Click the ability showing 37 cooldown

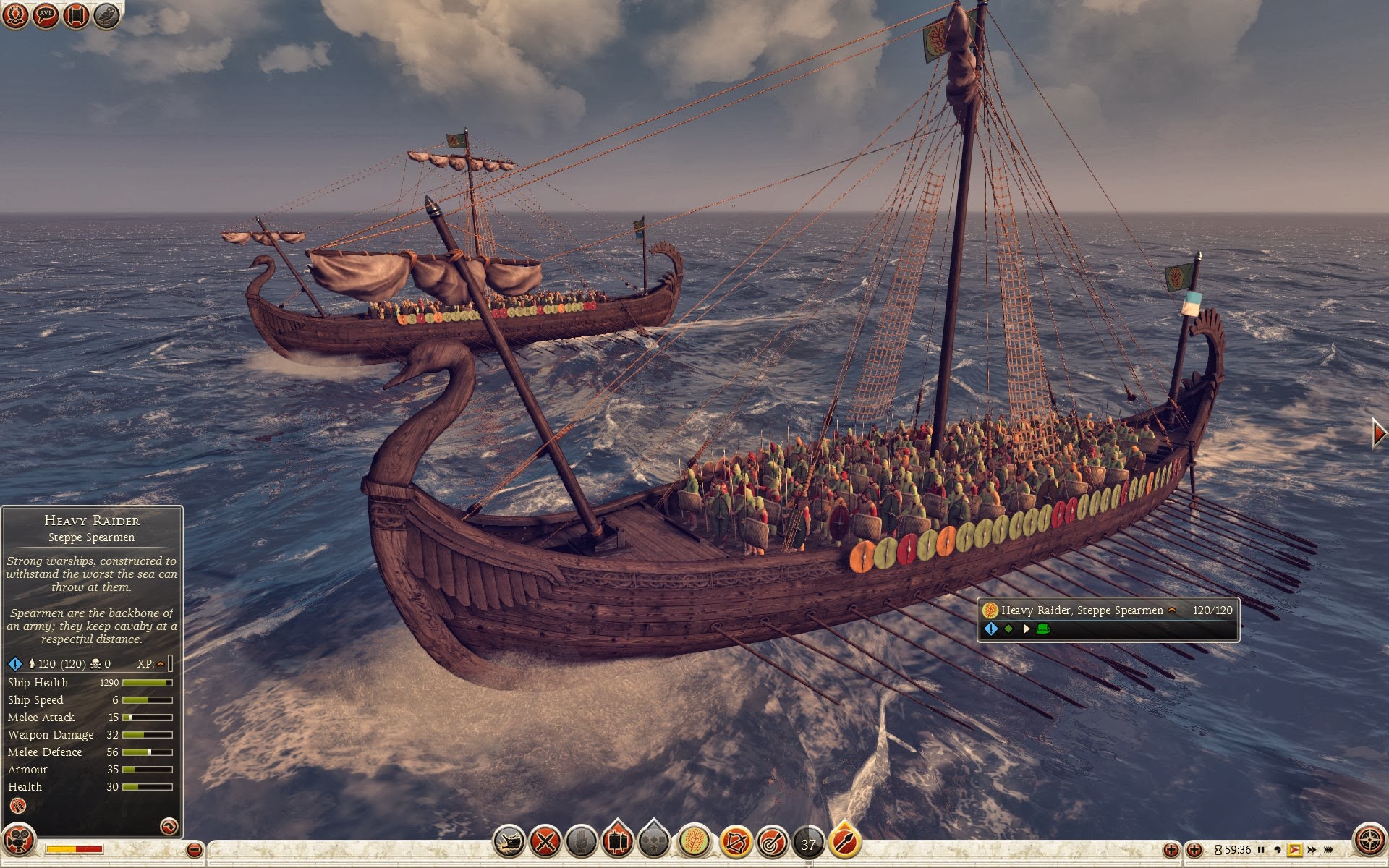[x=808, y=843]
